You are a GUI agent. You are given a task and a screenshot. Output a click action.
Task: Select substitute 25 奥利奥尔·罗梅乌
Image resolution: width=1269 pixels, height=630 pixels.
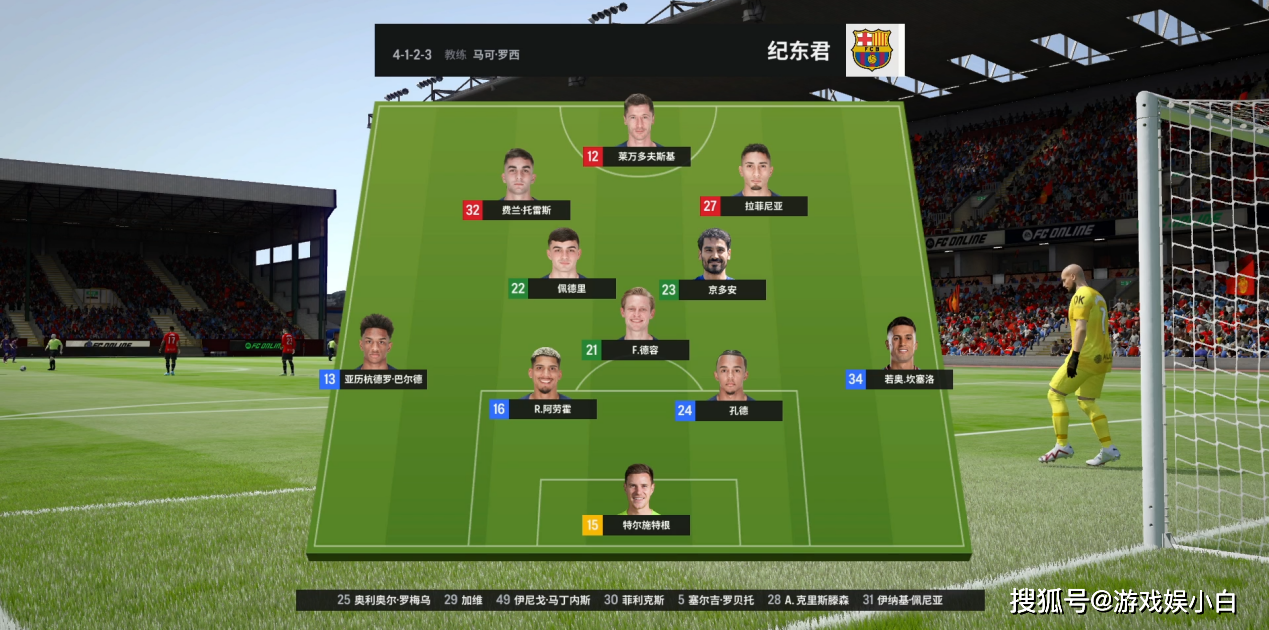pos(384,601)
